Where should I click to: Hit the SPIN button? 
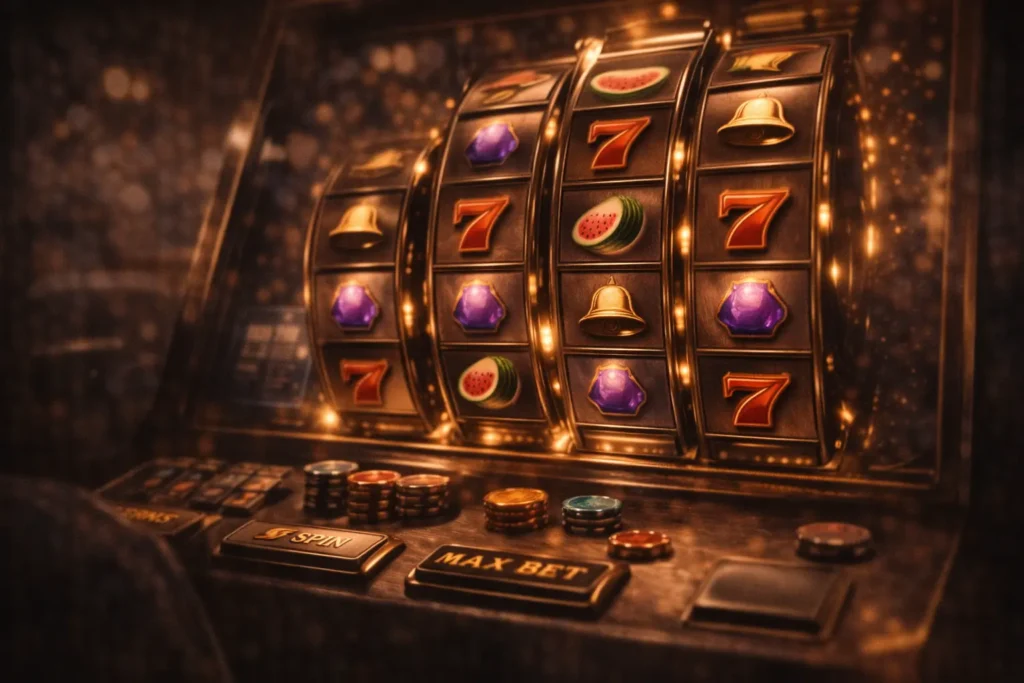coord(311,544)
